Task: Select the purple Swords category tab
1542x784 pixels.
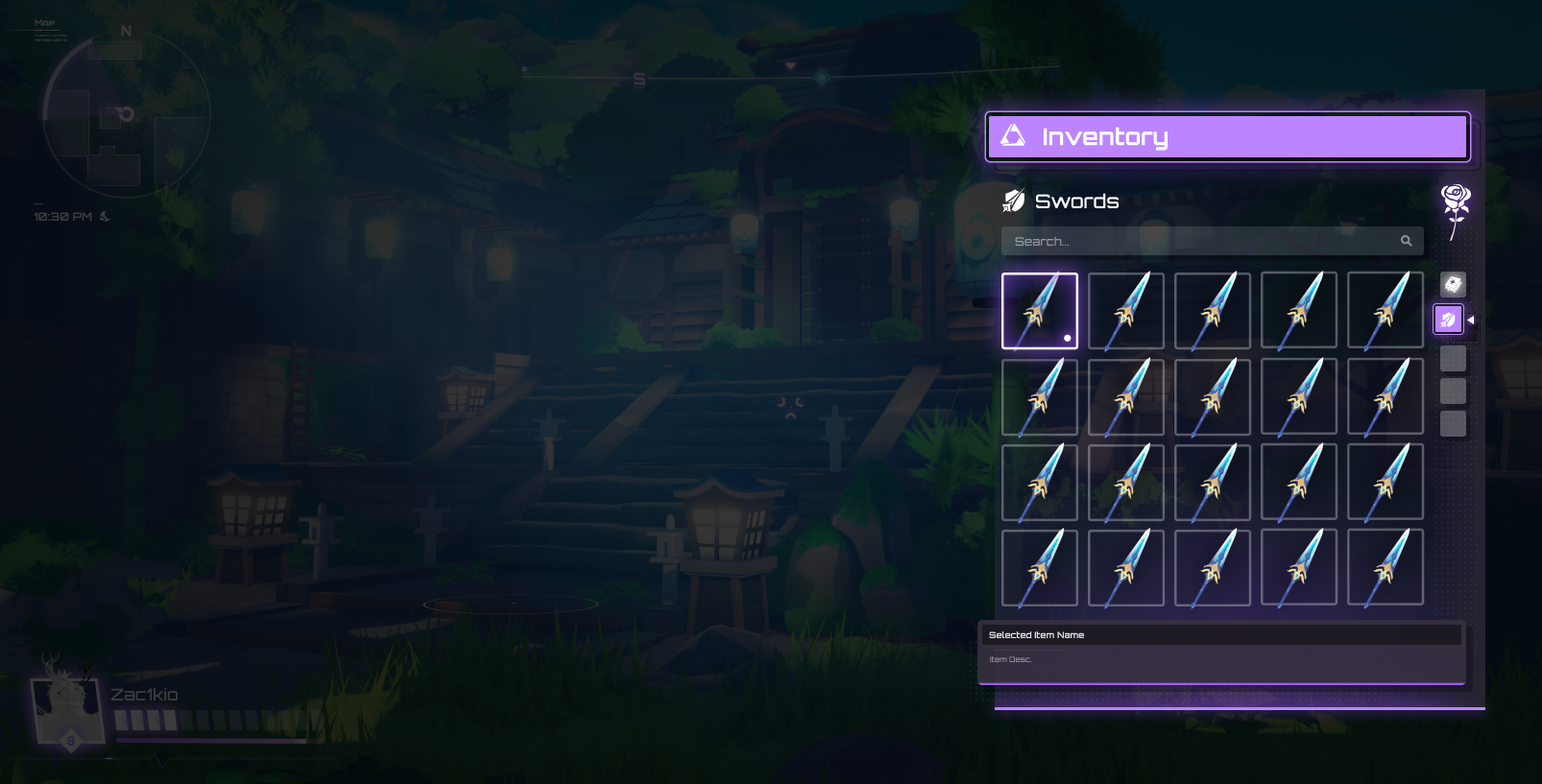Action: (1448, 320)
